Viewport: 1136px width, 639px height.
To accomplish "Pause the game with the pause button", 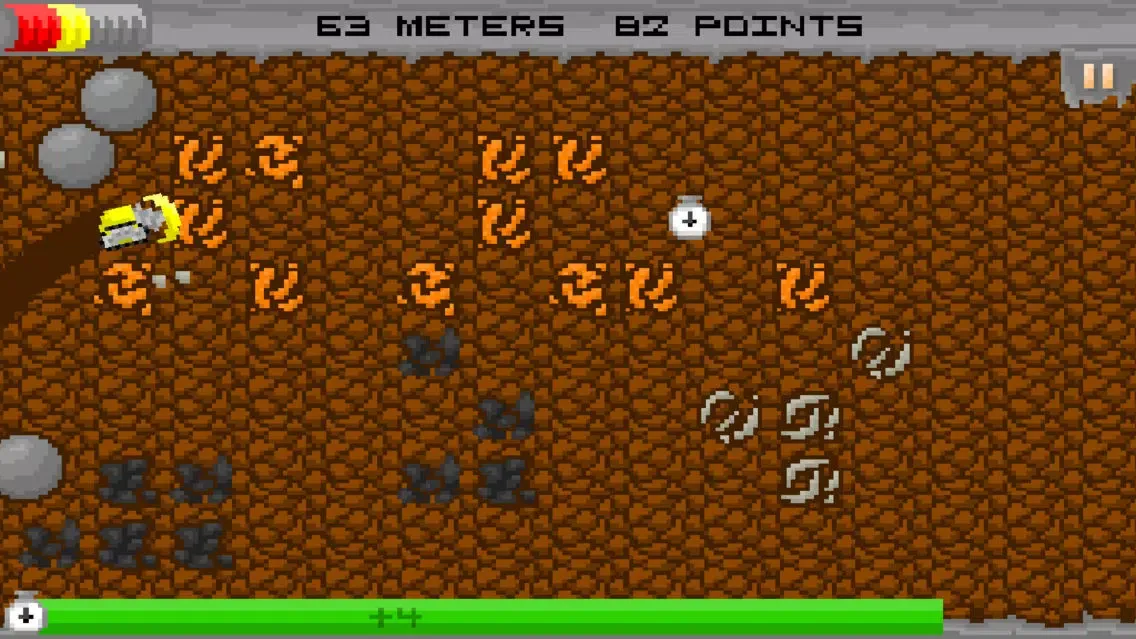I will [x=1098, y=77].
